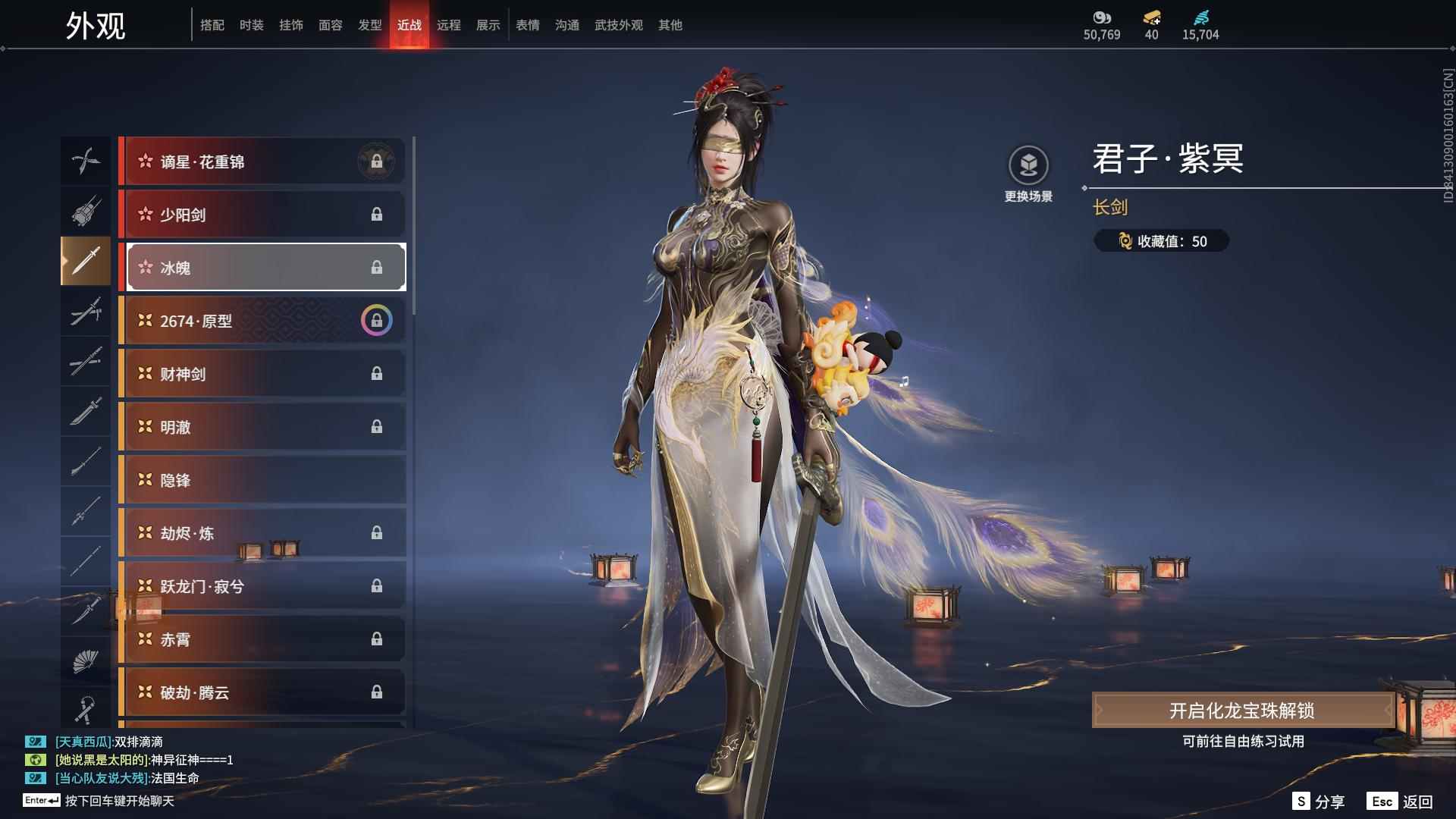Select the spear weapon category icon

click(x=85, y=513)
